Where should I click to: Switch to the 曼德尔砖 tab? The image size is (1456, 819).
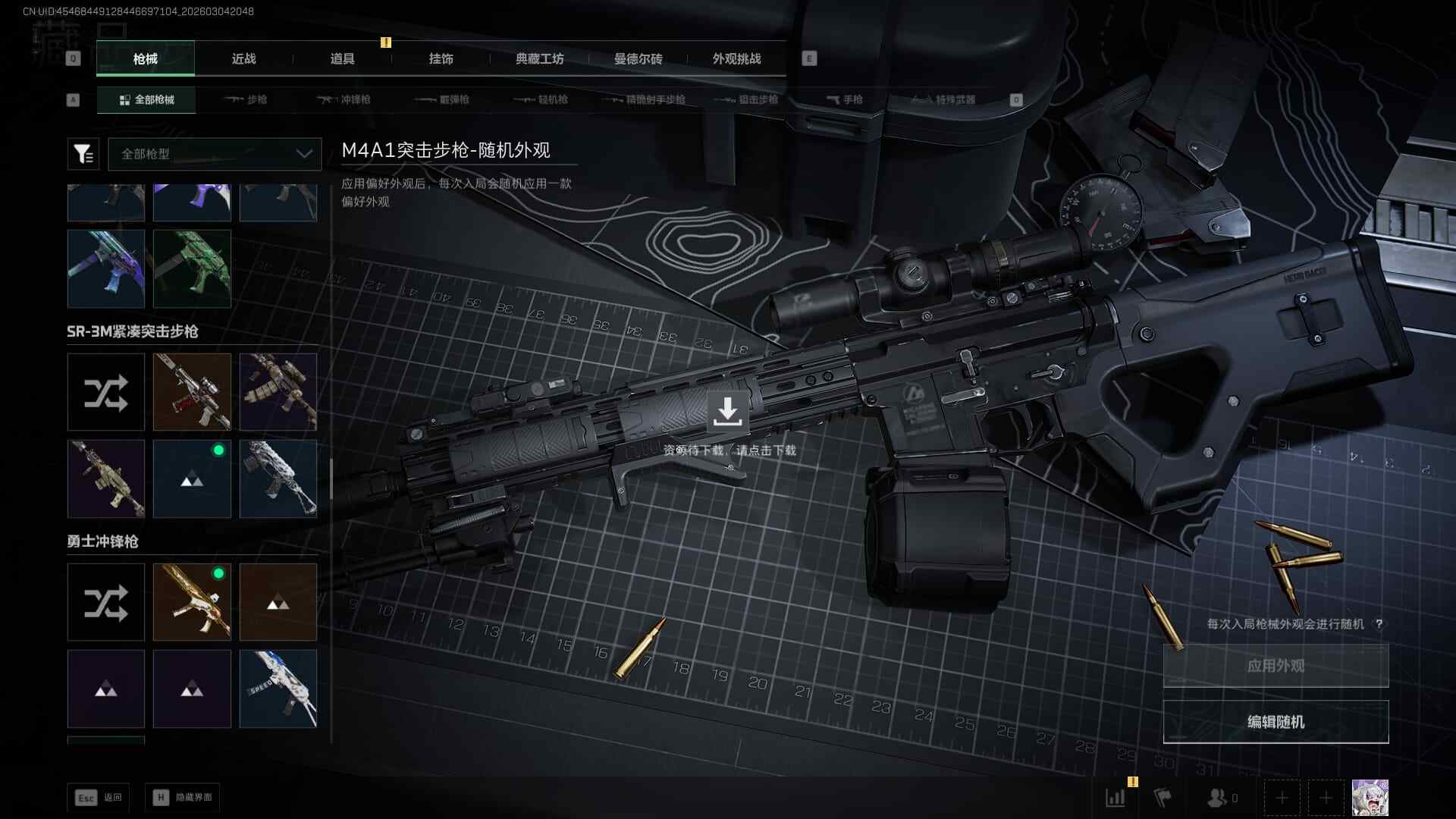pyautogui.click(x=638, y=59)
